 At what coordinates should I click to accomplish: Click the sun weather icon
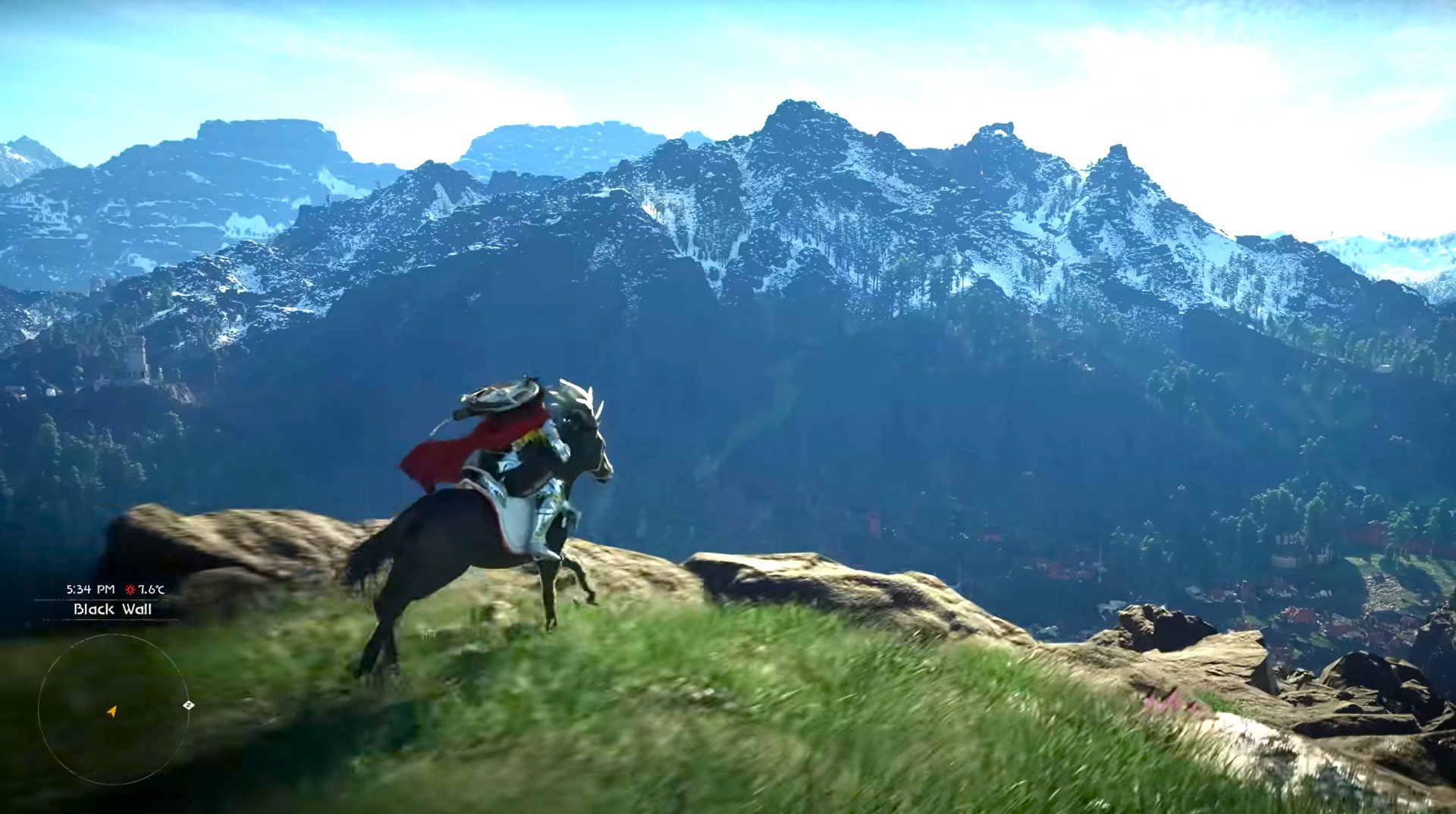tap(130, 590)
